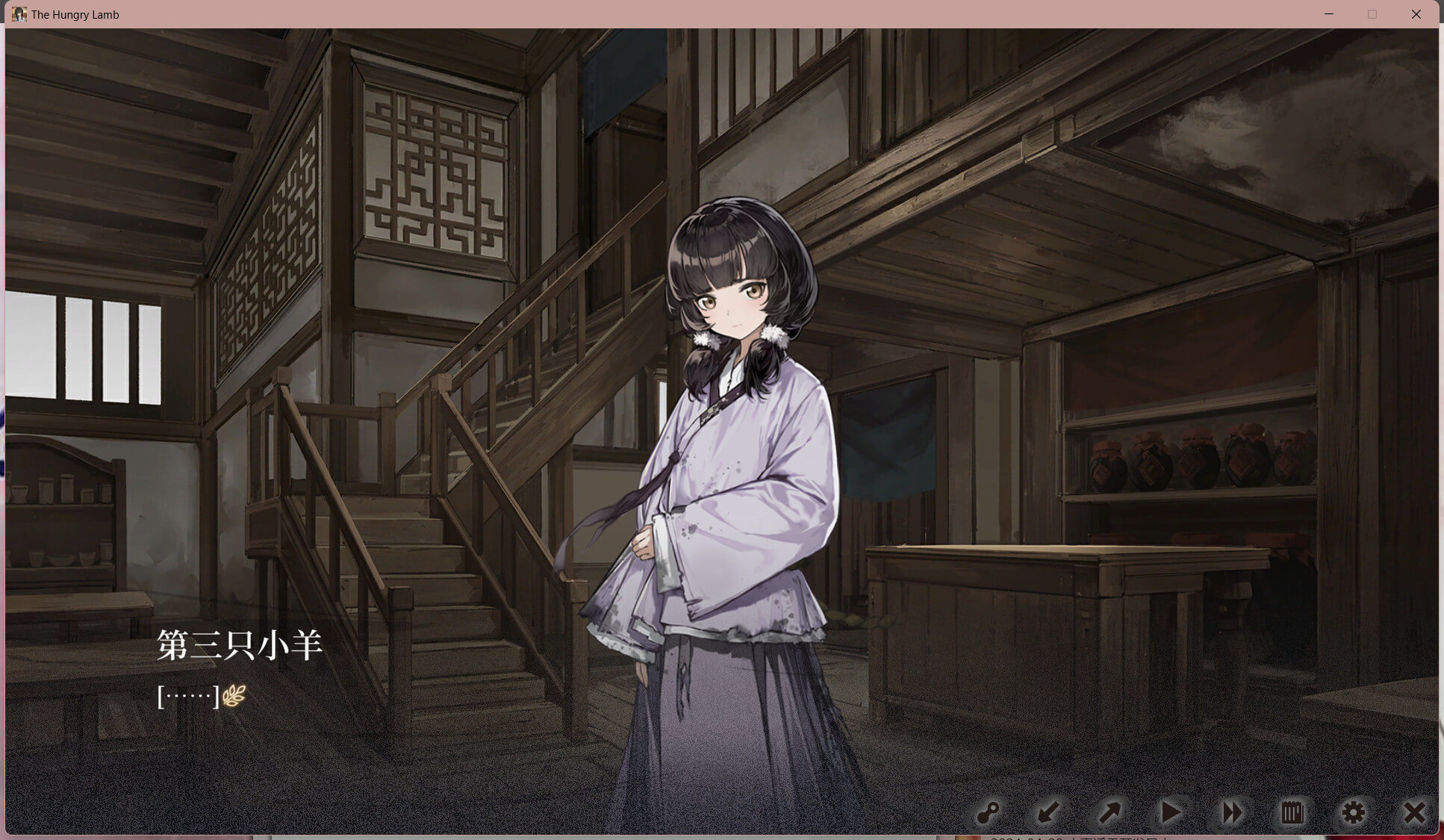Image resolution: width=1444 pixels, height=840 pixels.
Task: Click the down-left arrow save icon
Action: (1048, 812)
